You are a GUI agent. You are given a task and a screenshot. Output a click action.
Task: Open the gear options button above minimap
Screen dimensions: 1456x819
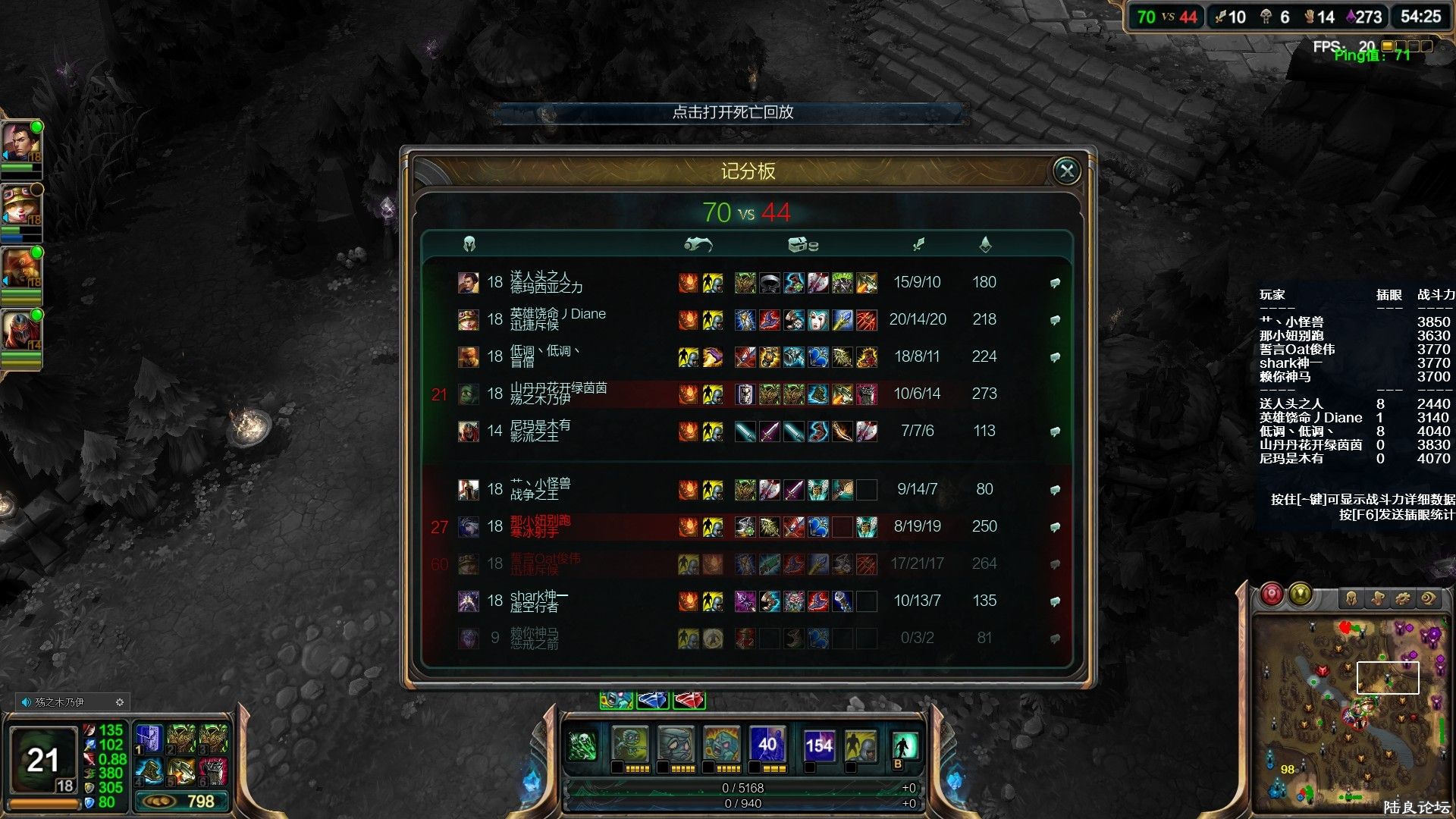tap(1402, 599)
